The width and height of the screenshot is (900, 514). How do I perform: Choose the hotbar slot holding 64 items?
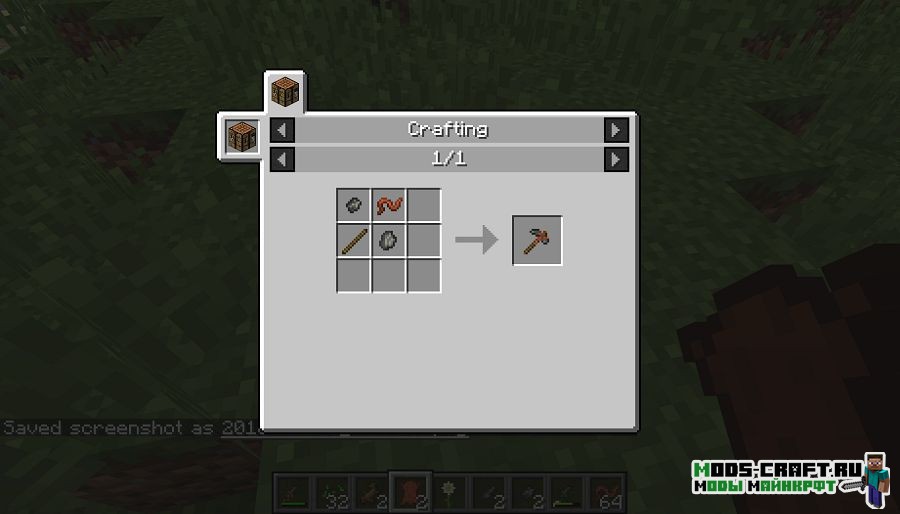pyautogui.click(x=605, y=491)
